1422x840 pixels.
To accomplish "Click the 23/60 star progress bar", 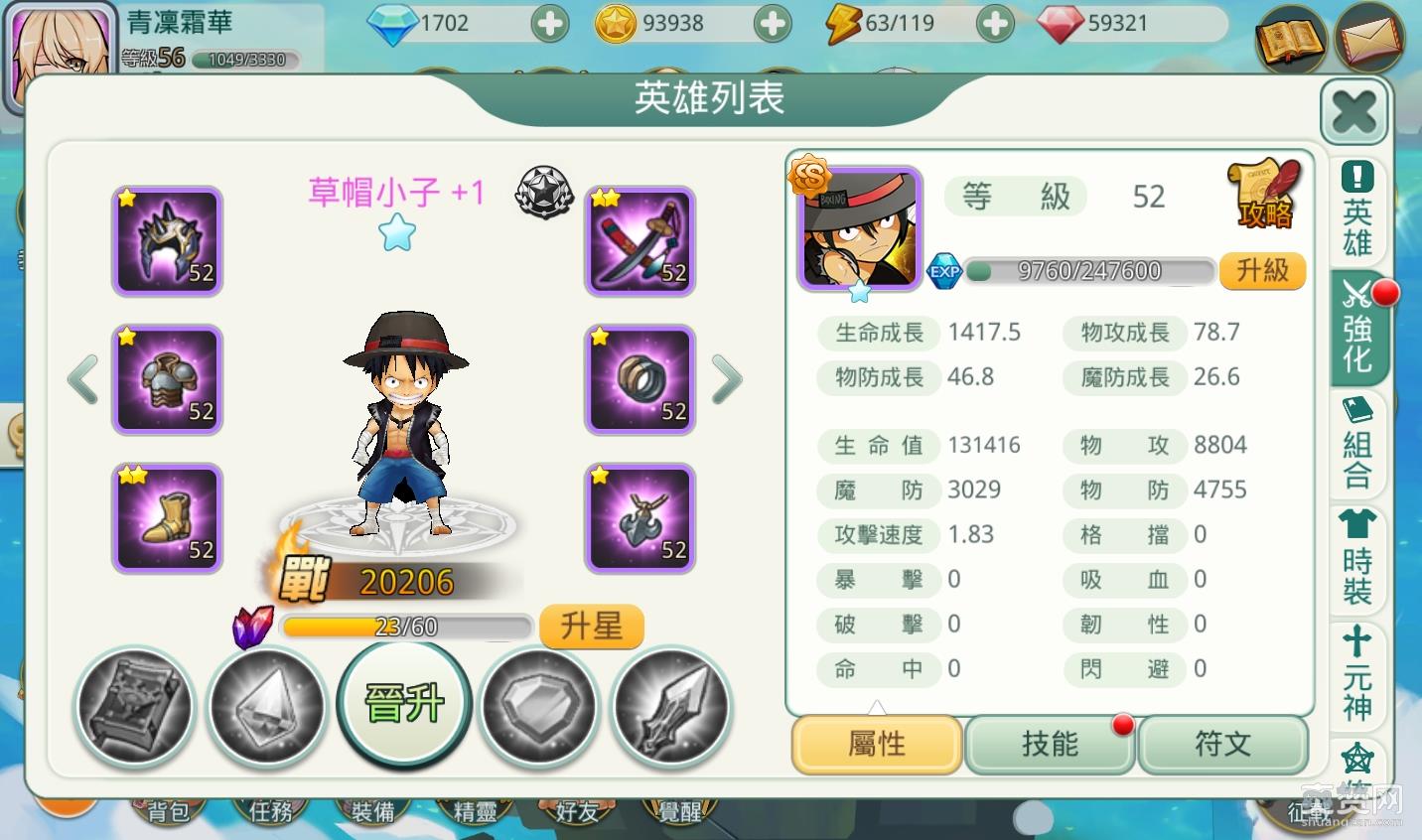I will click(405, 627).
